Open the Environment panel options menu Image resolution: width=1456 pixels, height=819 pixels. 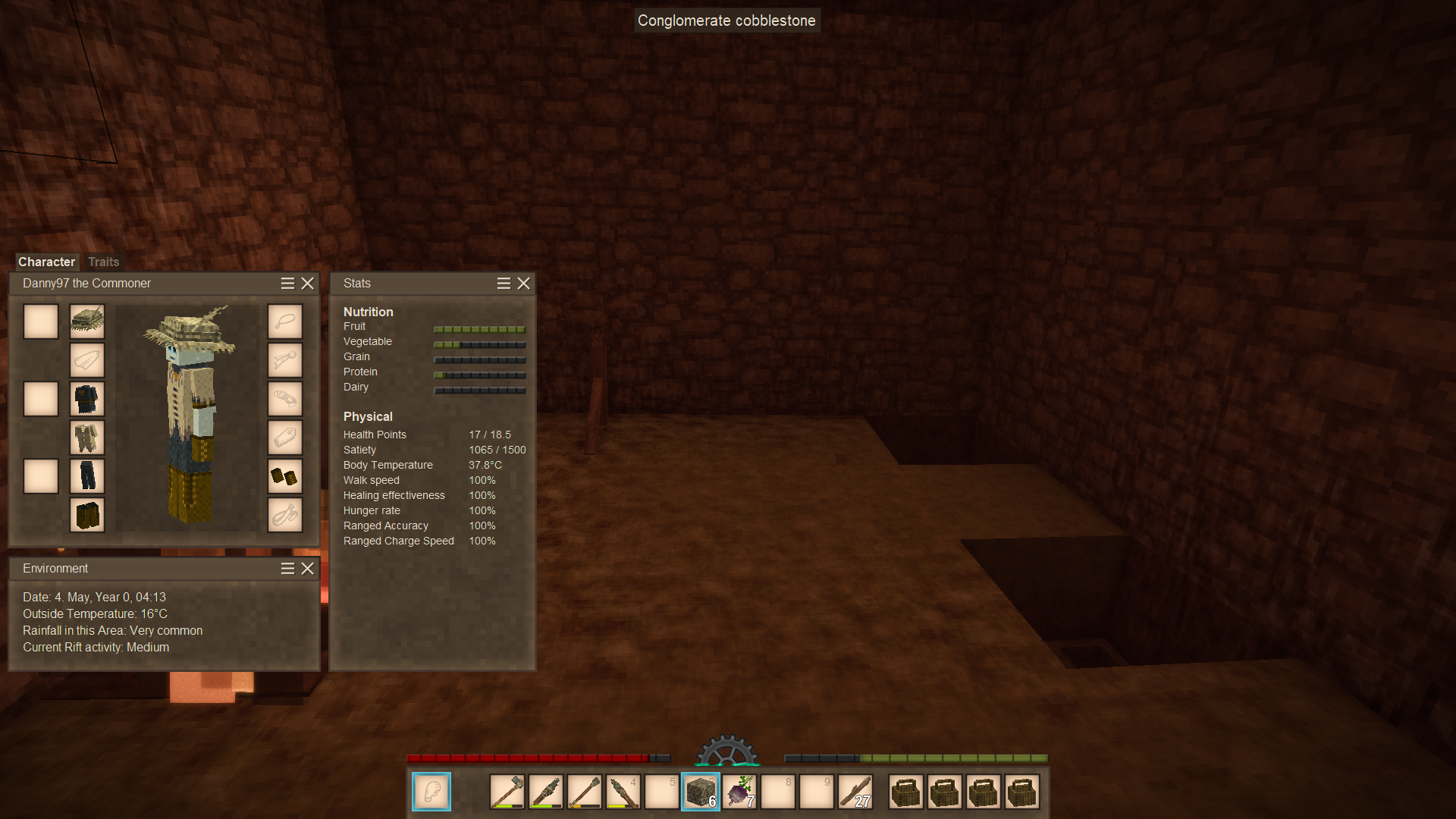(x=287, y=568)
